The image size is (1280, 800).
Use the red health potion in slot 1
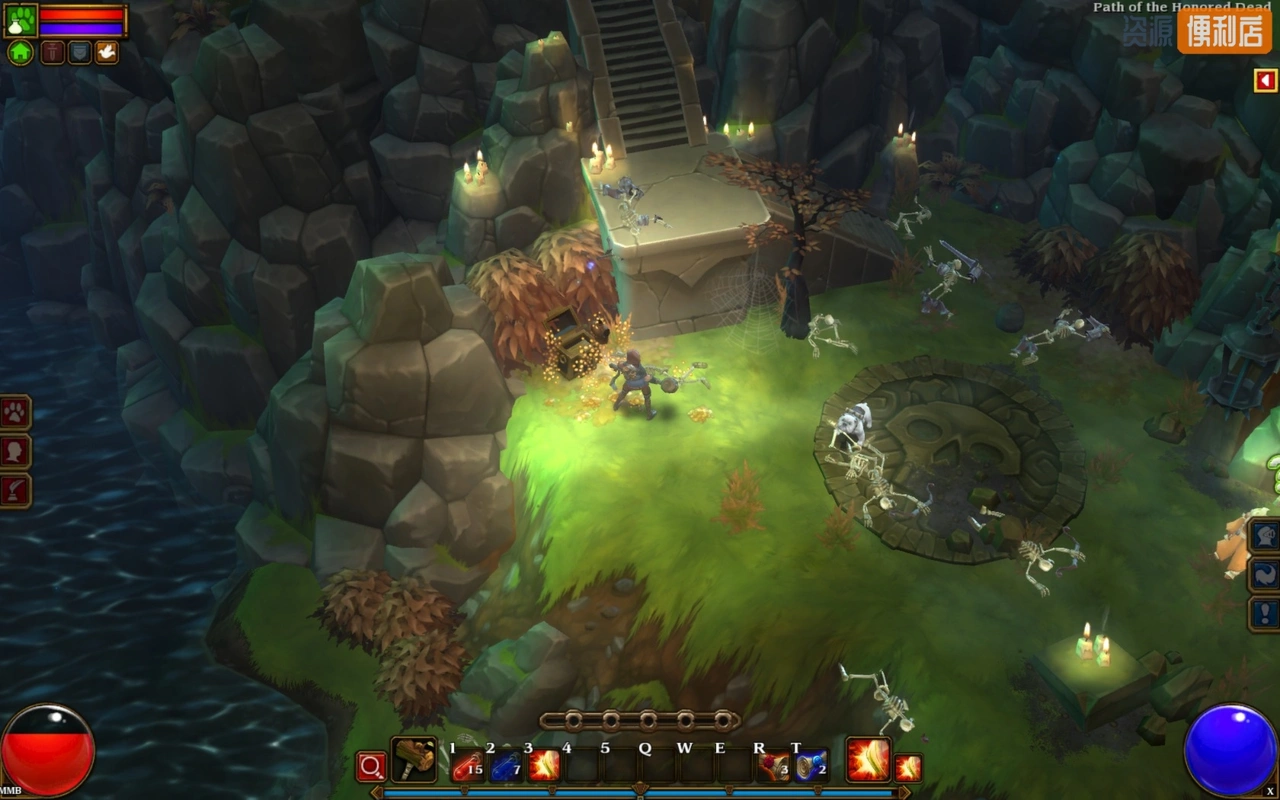coord(467,766)
